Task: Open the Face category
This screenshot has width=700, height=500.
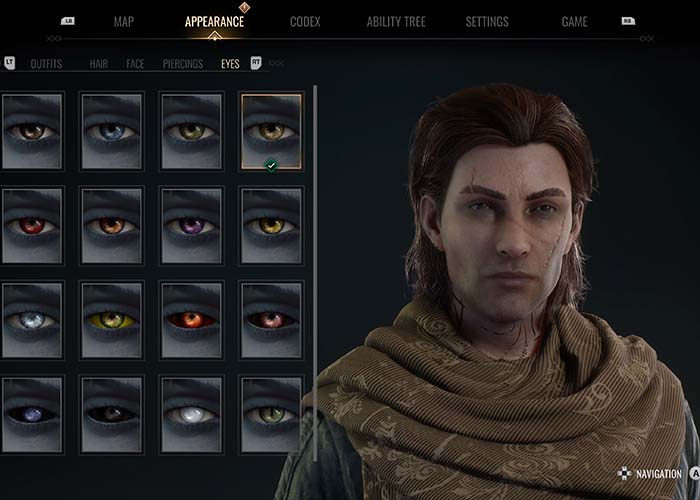Action: click(x=135, y=64)
